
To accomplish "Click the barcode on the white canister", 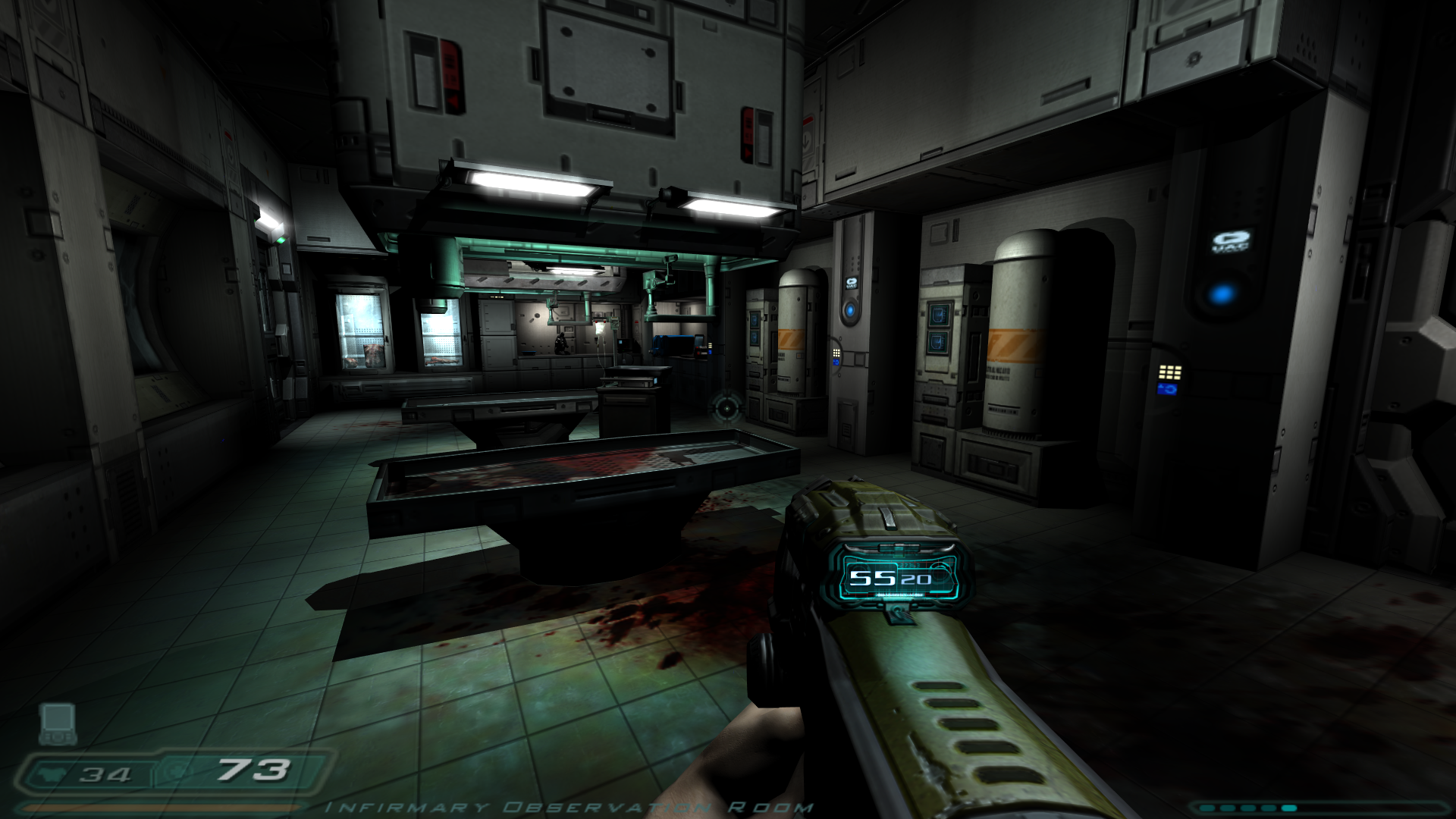I will point(1003,409).
